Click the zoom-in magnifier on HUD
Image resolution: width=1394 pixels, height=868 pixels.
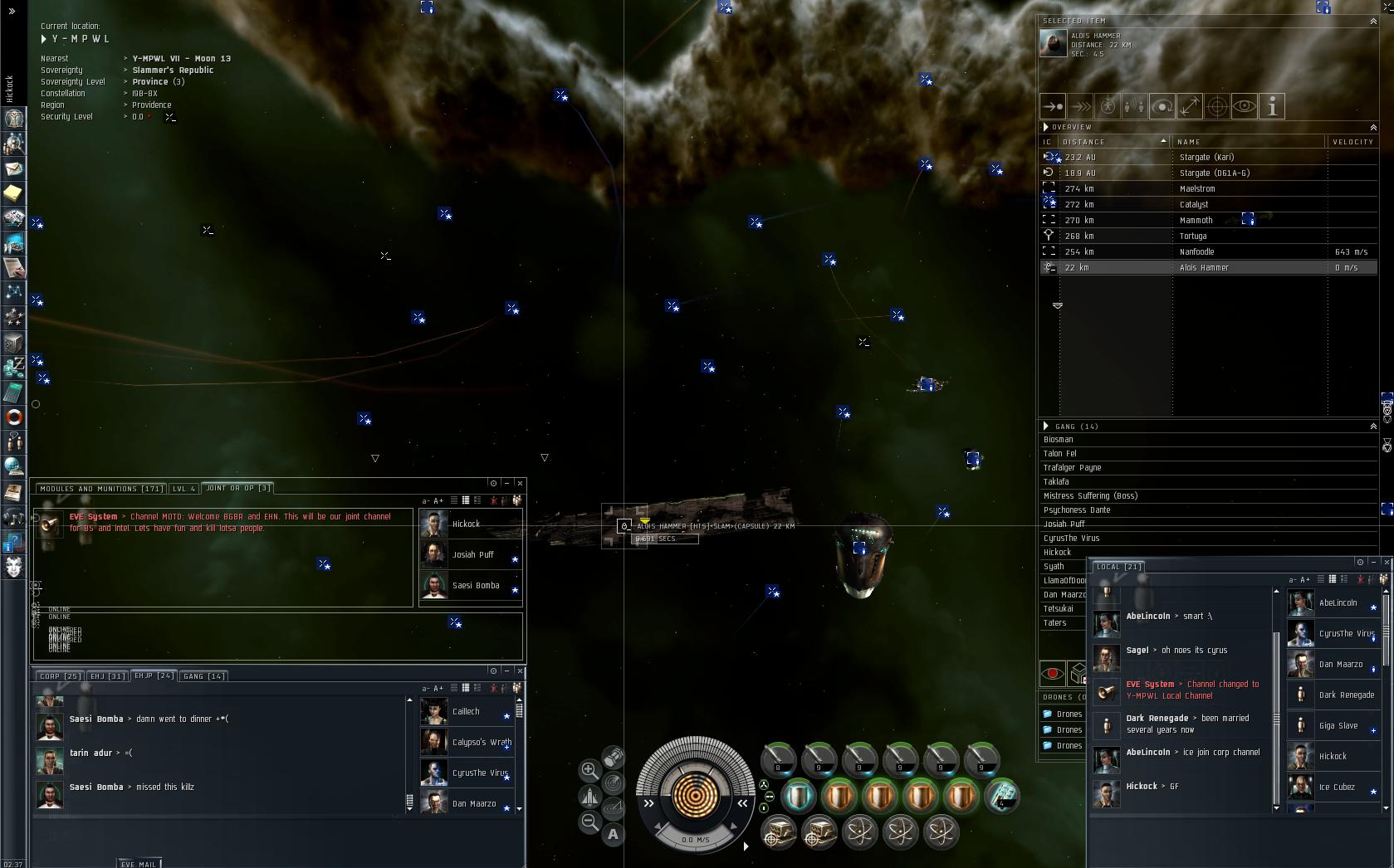click(x=589, y=770)
